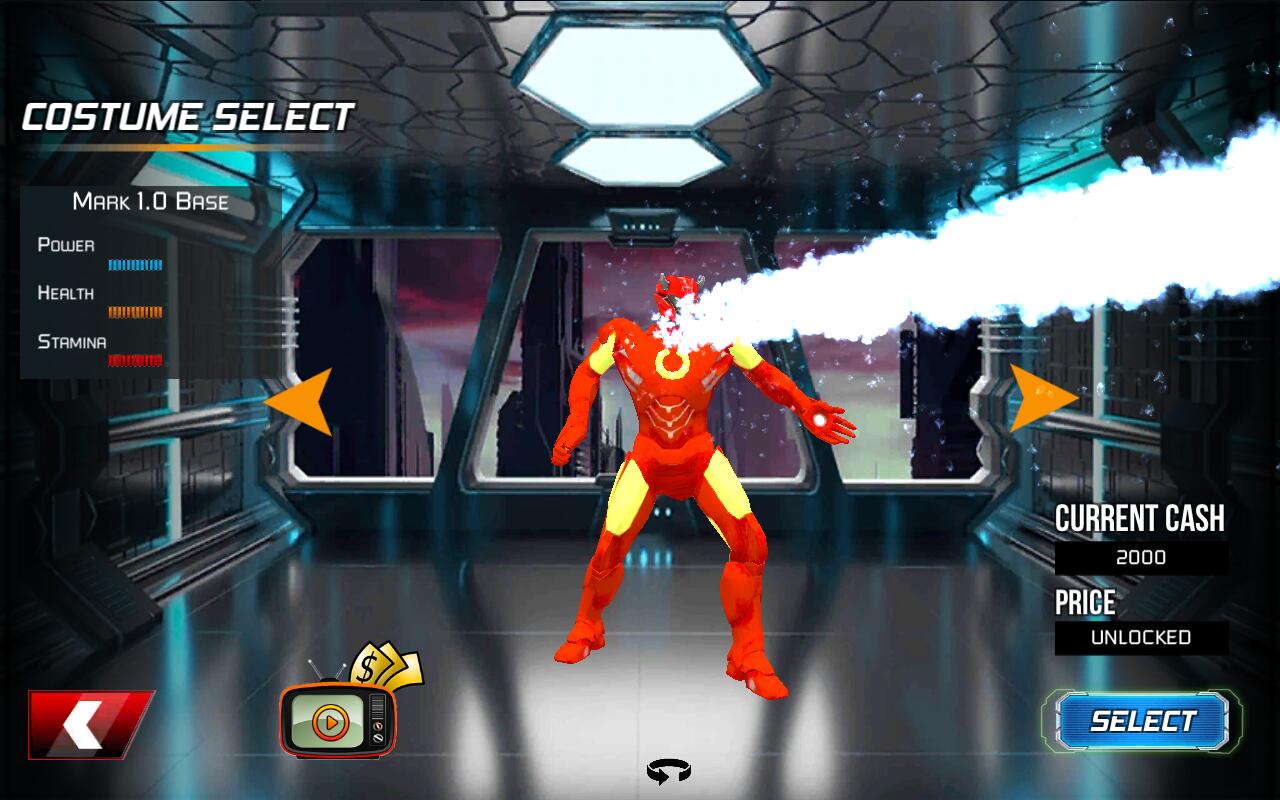Click the blue Select button
This screenshot has height=800, width=1280.
coord(1142,721)
